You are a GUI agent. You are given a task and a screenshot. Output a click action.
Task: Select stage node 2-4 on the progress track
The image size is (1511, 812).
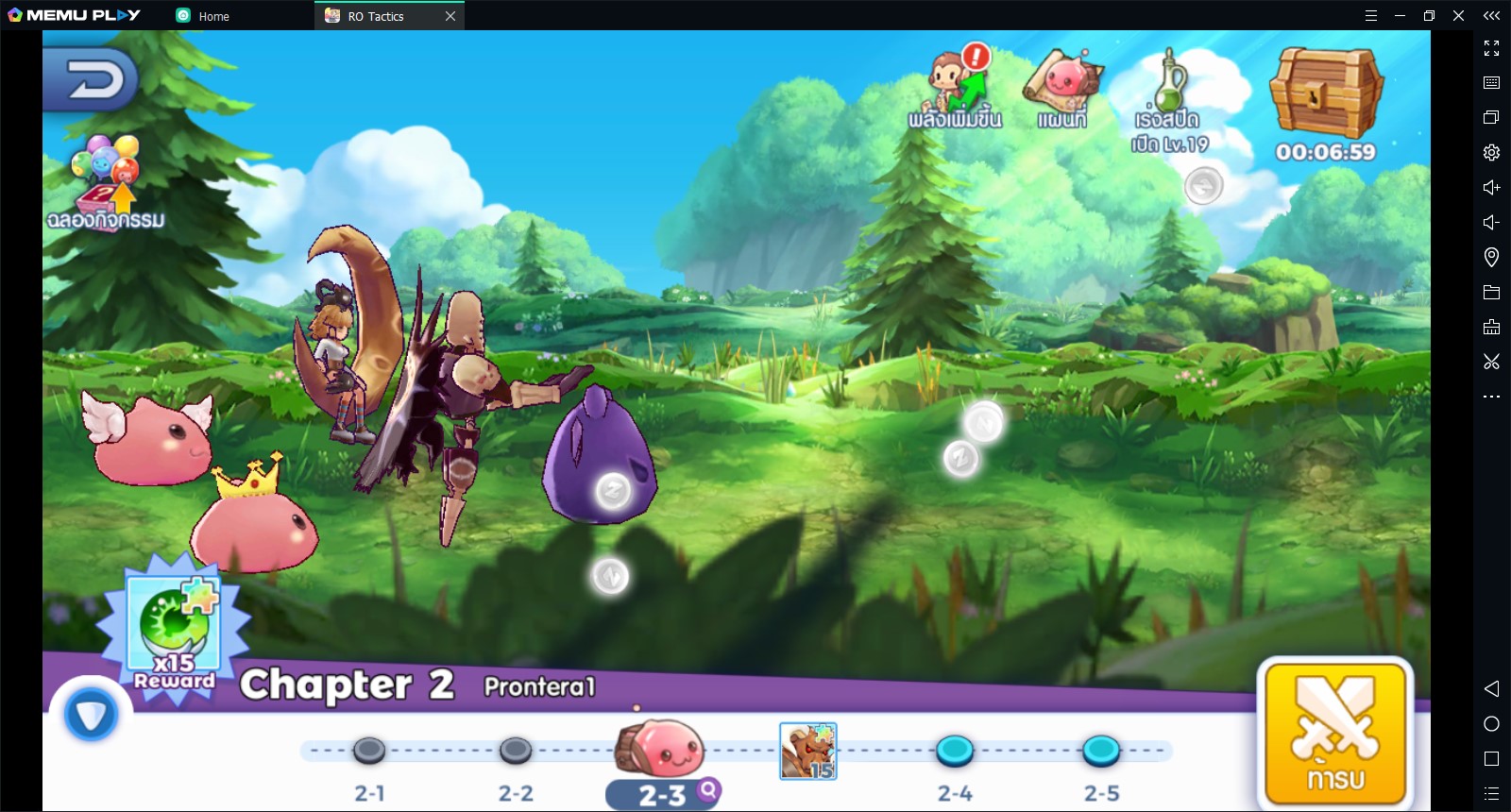(957, 751)
